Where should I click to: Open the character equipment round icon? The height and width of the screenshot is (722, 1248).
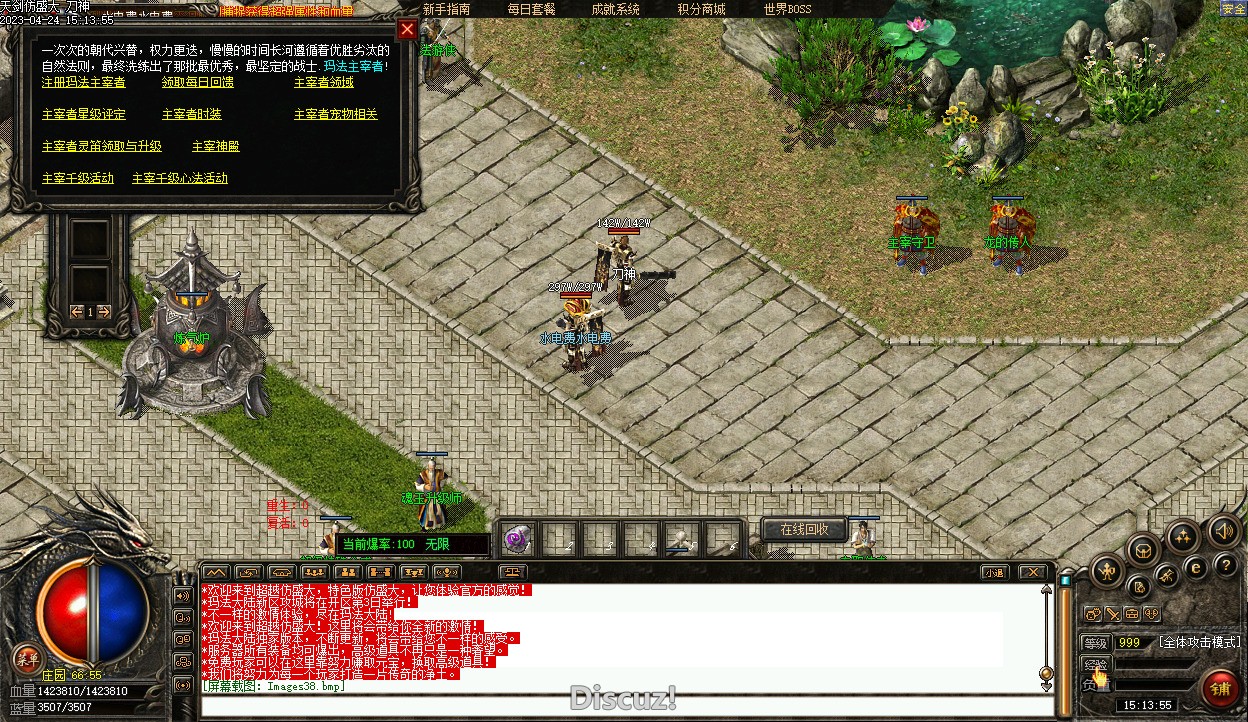click(1106, 571)
